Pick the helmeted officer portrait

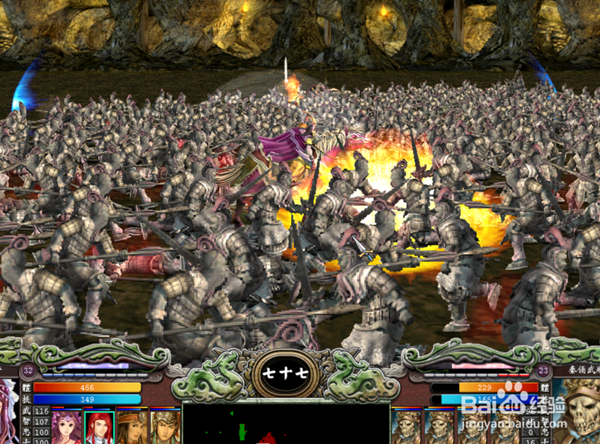(x=164, y=426)
